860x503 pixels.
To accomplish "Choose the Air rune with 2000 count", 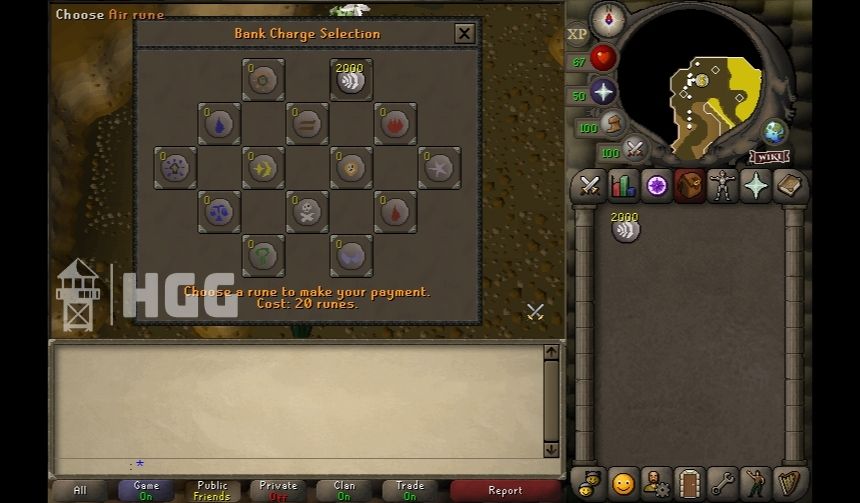I will coord(351,80).
